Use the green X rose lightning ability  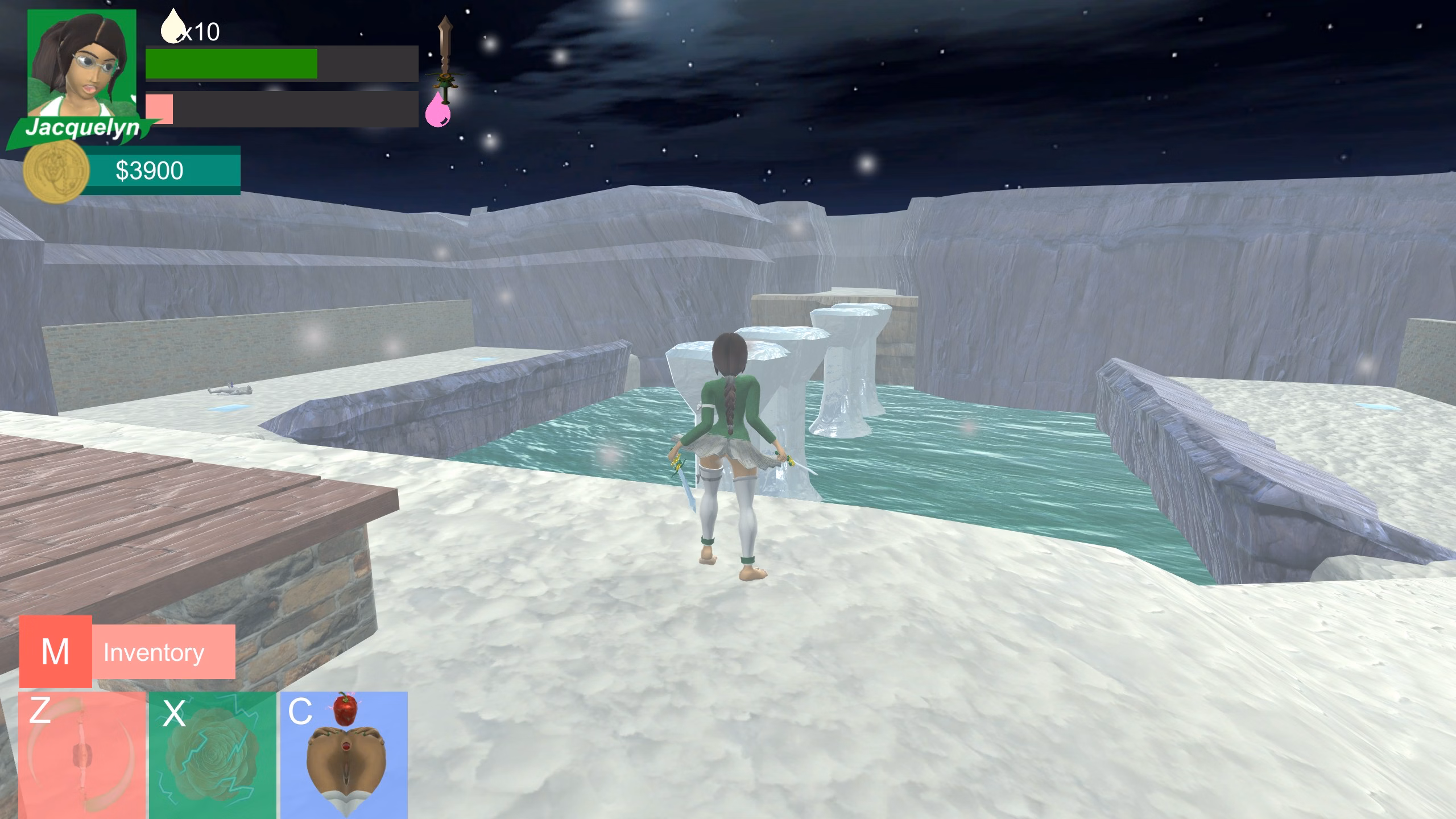pos(213,755)
